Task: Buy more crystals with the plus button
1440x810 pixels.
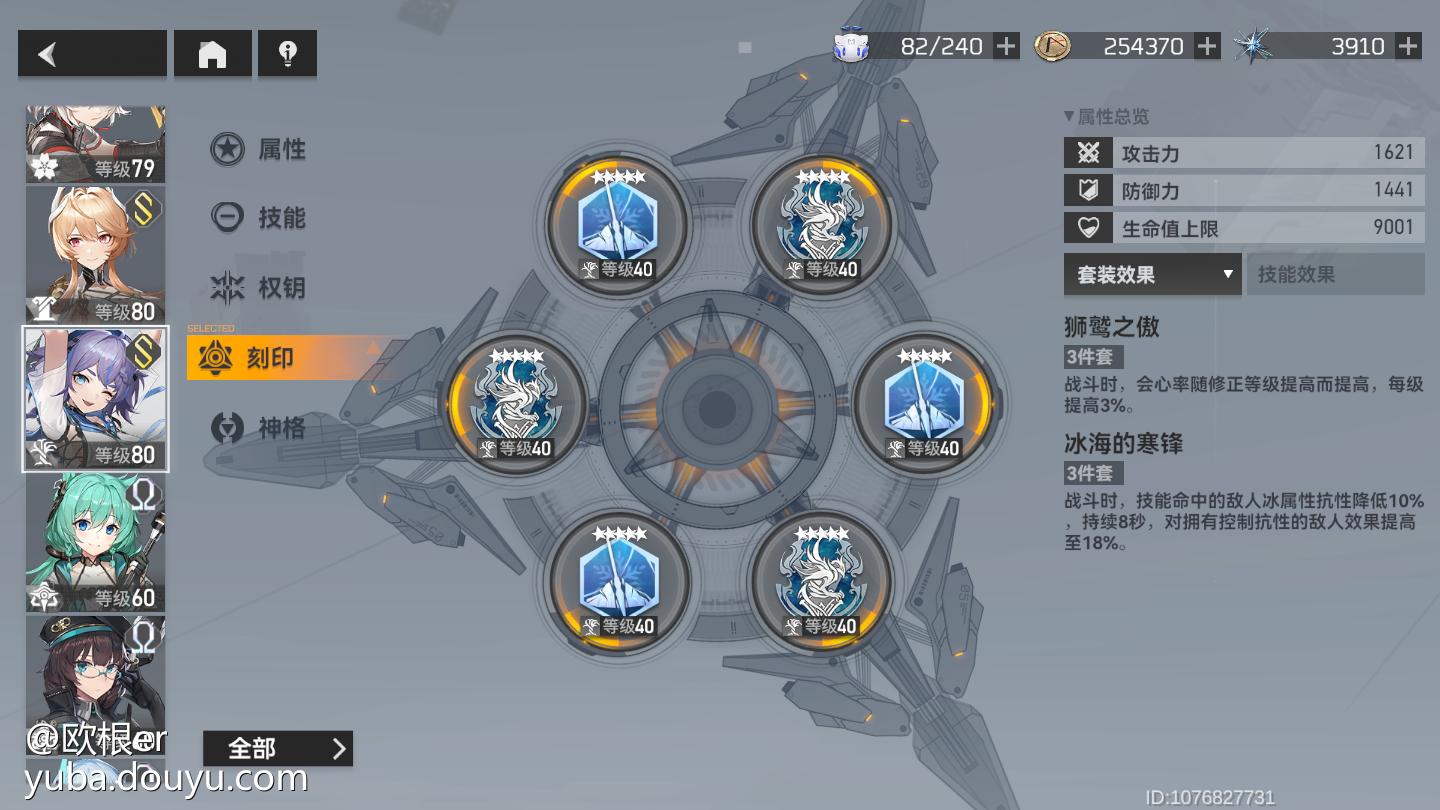Action: pyautogui.click(x=1408, y=46)
